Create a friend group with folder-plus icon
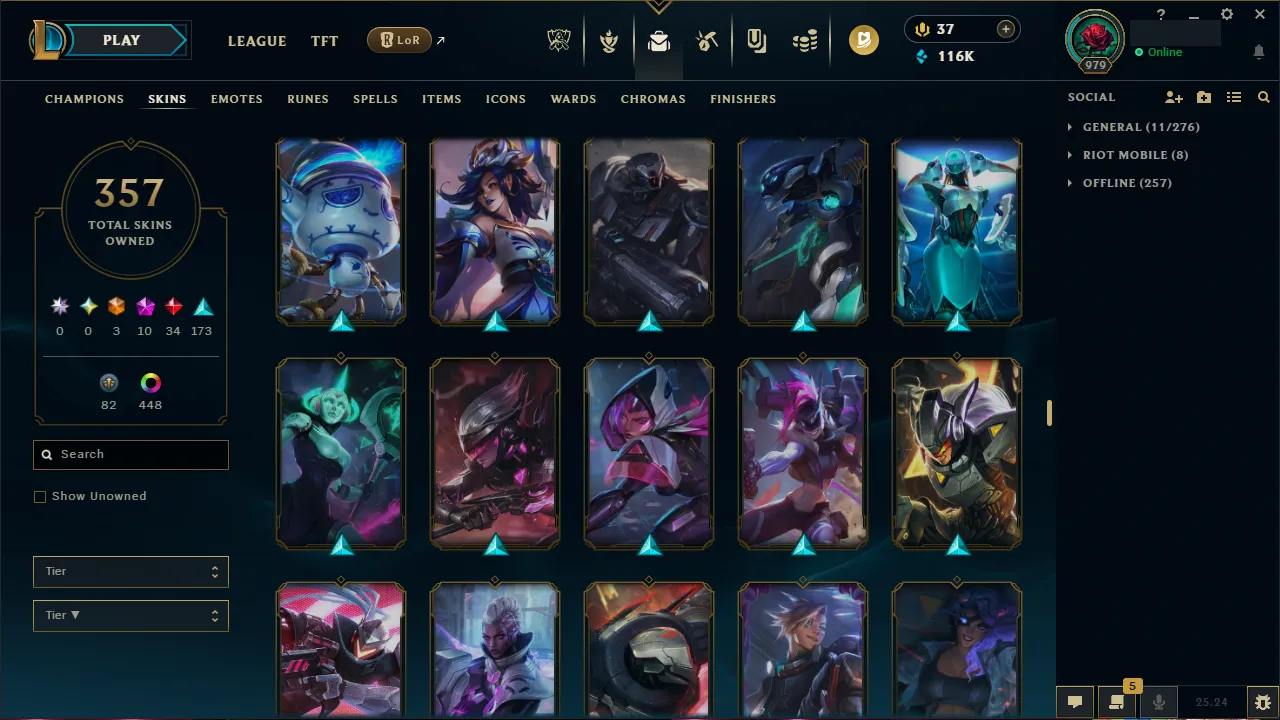Image resolution: width=1280 pixels, height=720 pixels. pyautogui.click(x=1203, y=97)
